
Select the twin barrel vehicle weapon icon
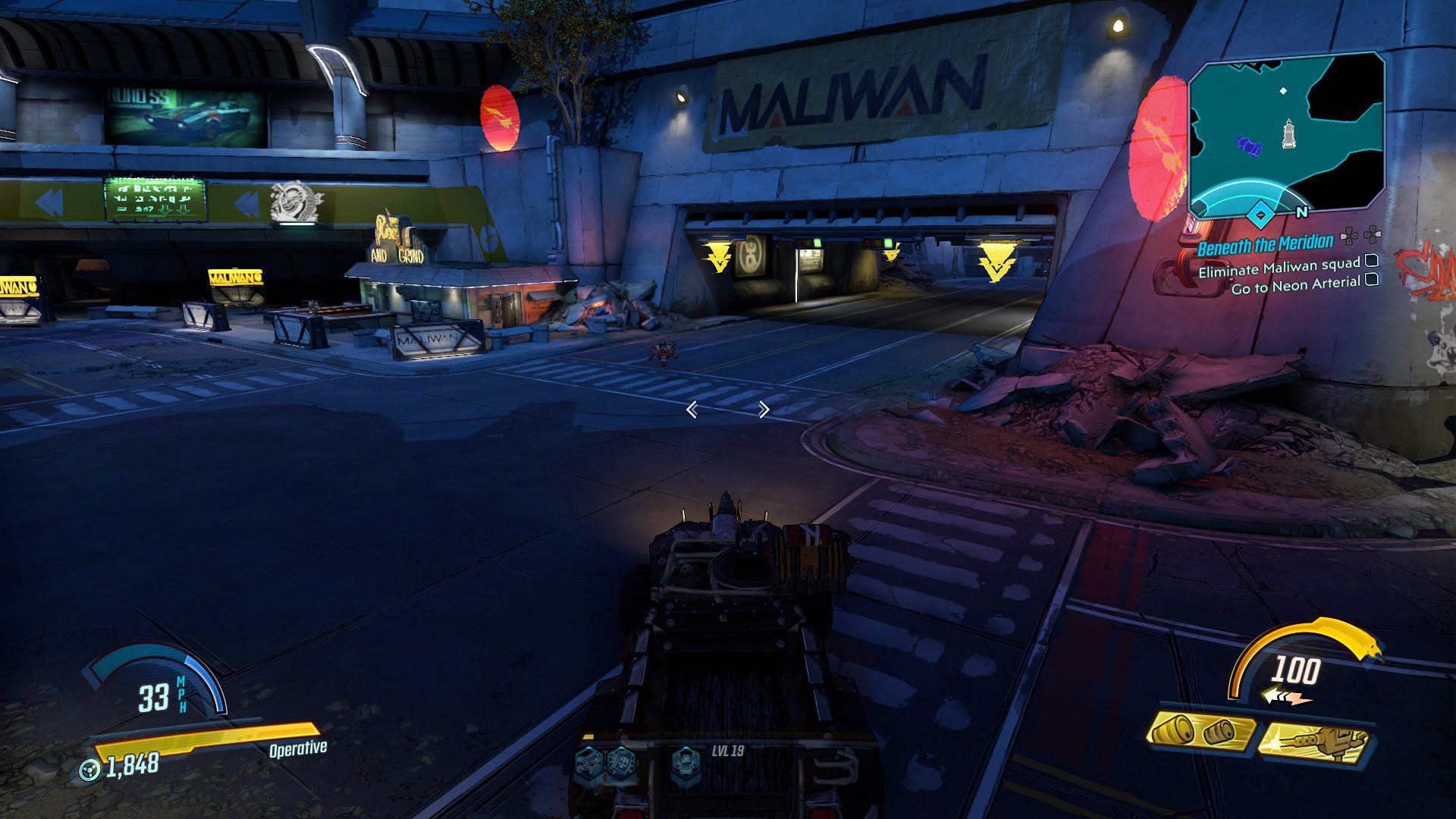click(1199, 731)
